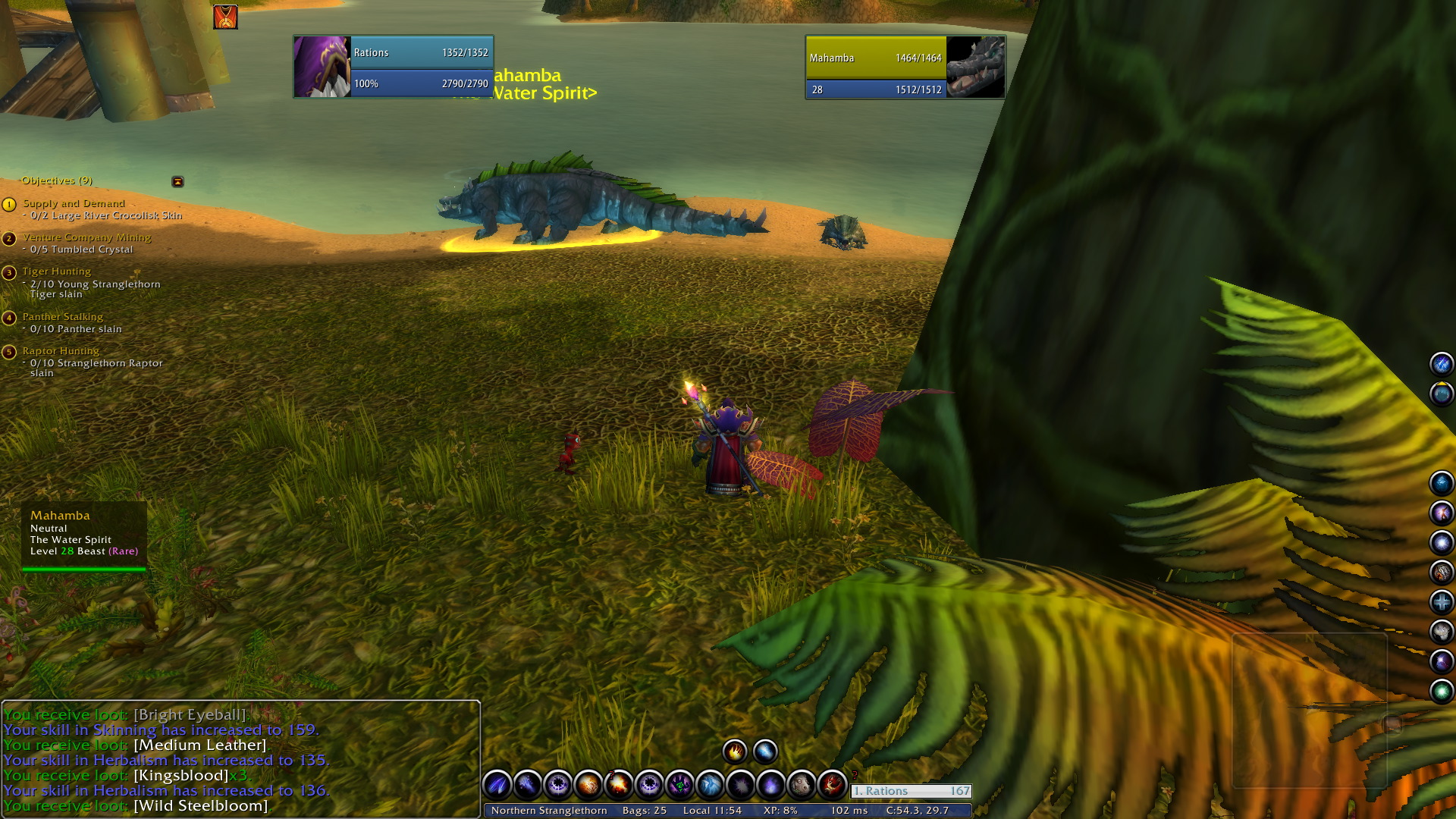This screenshot has height=819, width=1456.
Task: Cast the Arcane Missiles ability
Action: 497,784
